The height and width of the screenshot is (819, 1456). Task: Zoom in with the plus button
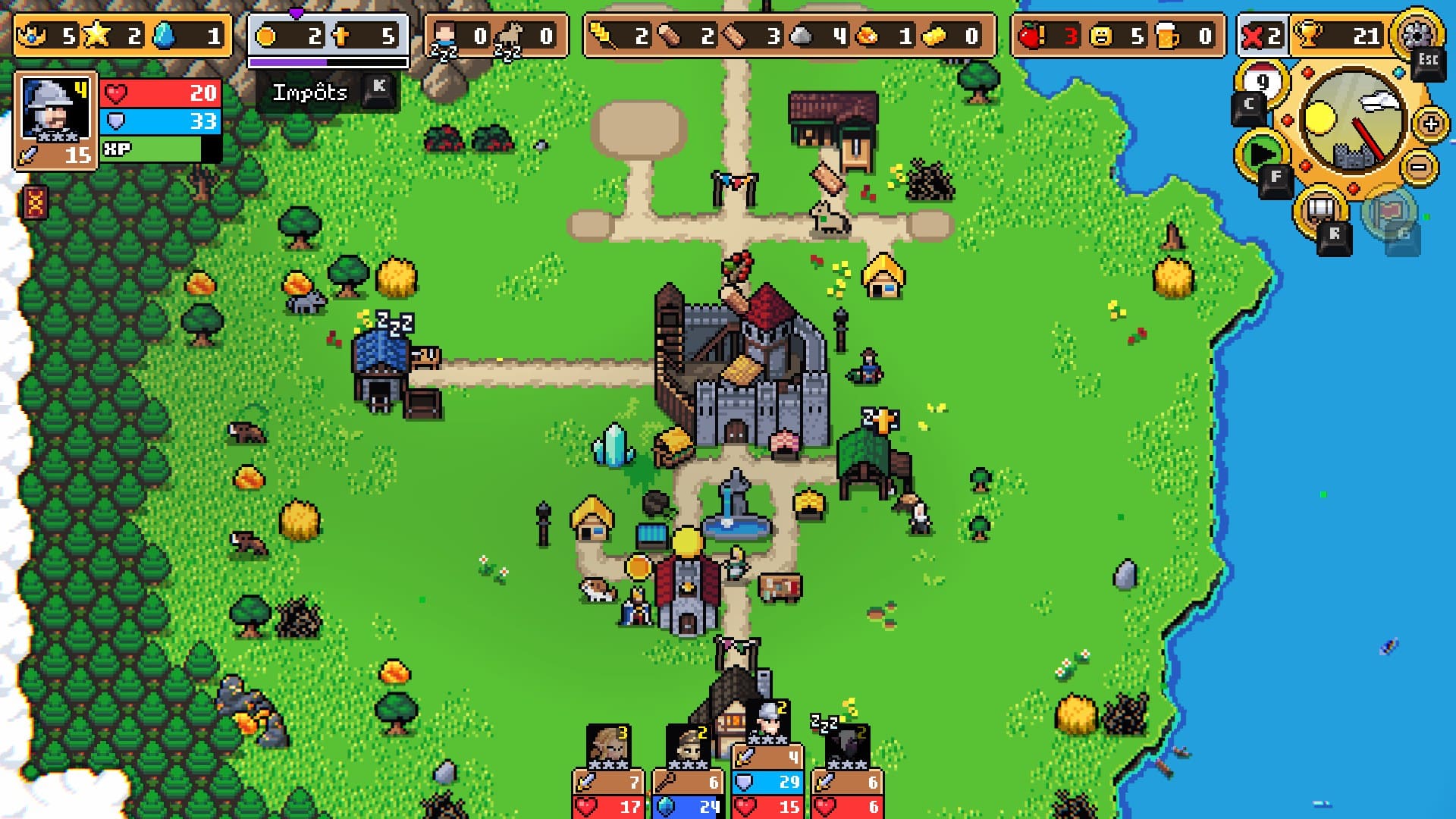(x=1430, y=124)
